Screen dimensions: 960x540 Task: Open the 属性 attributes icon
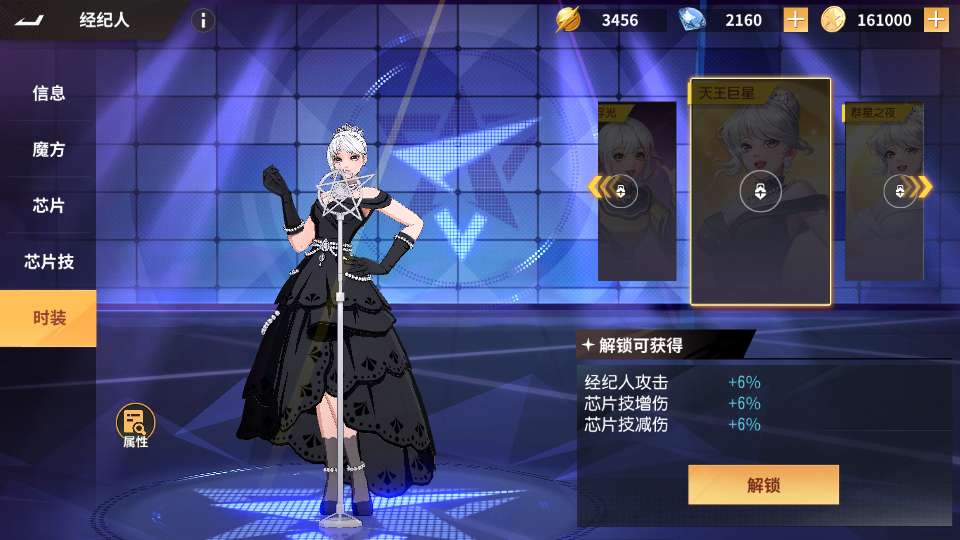coord(135,424)
